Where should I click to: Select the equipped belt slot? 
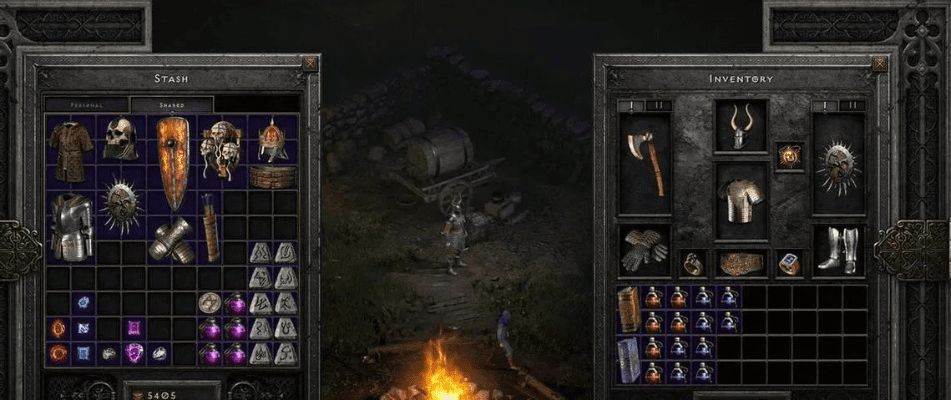pos(741,263)
